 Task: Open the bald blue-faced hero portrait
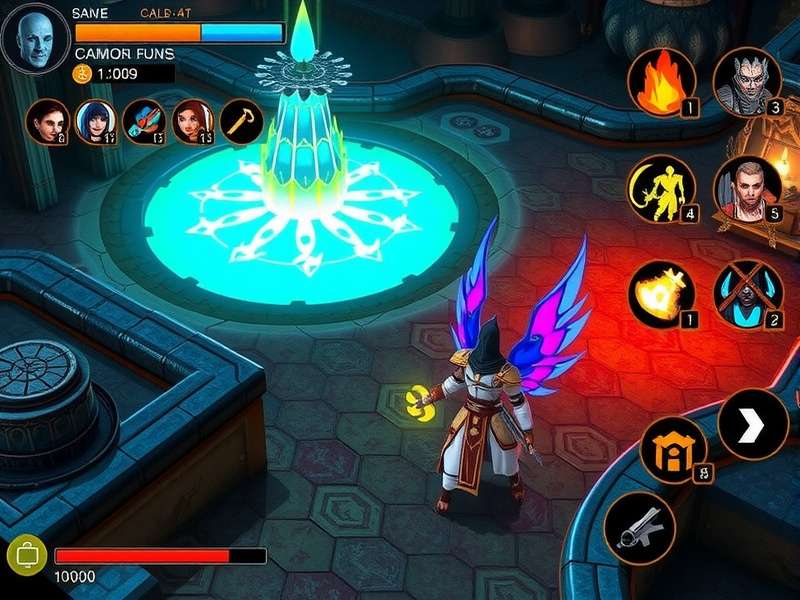coord(36,40)
